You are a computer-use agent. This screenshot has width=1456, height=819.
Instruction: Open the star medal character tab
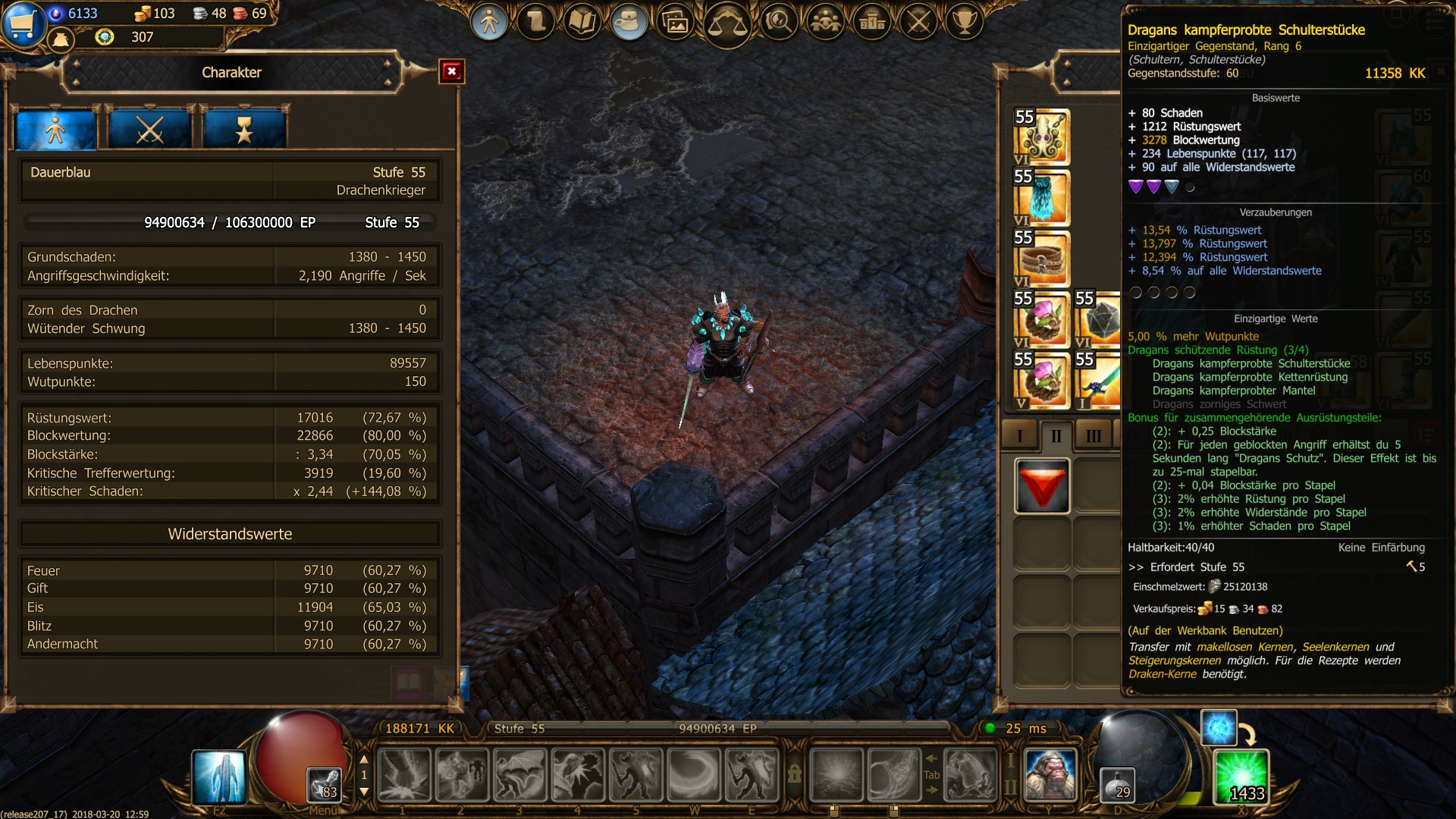(x=244, y=130)
